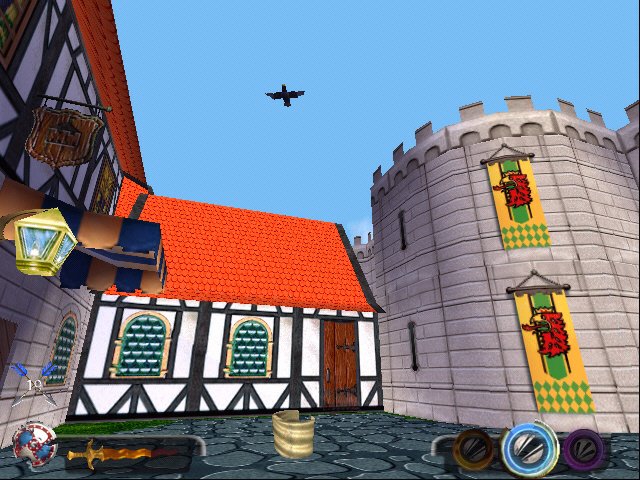Select the golden sword weapon slot
Image resolution: width=640 pixels, height=480 pixels.
[108, 453]
